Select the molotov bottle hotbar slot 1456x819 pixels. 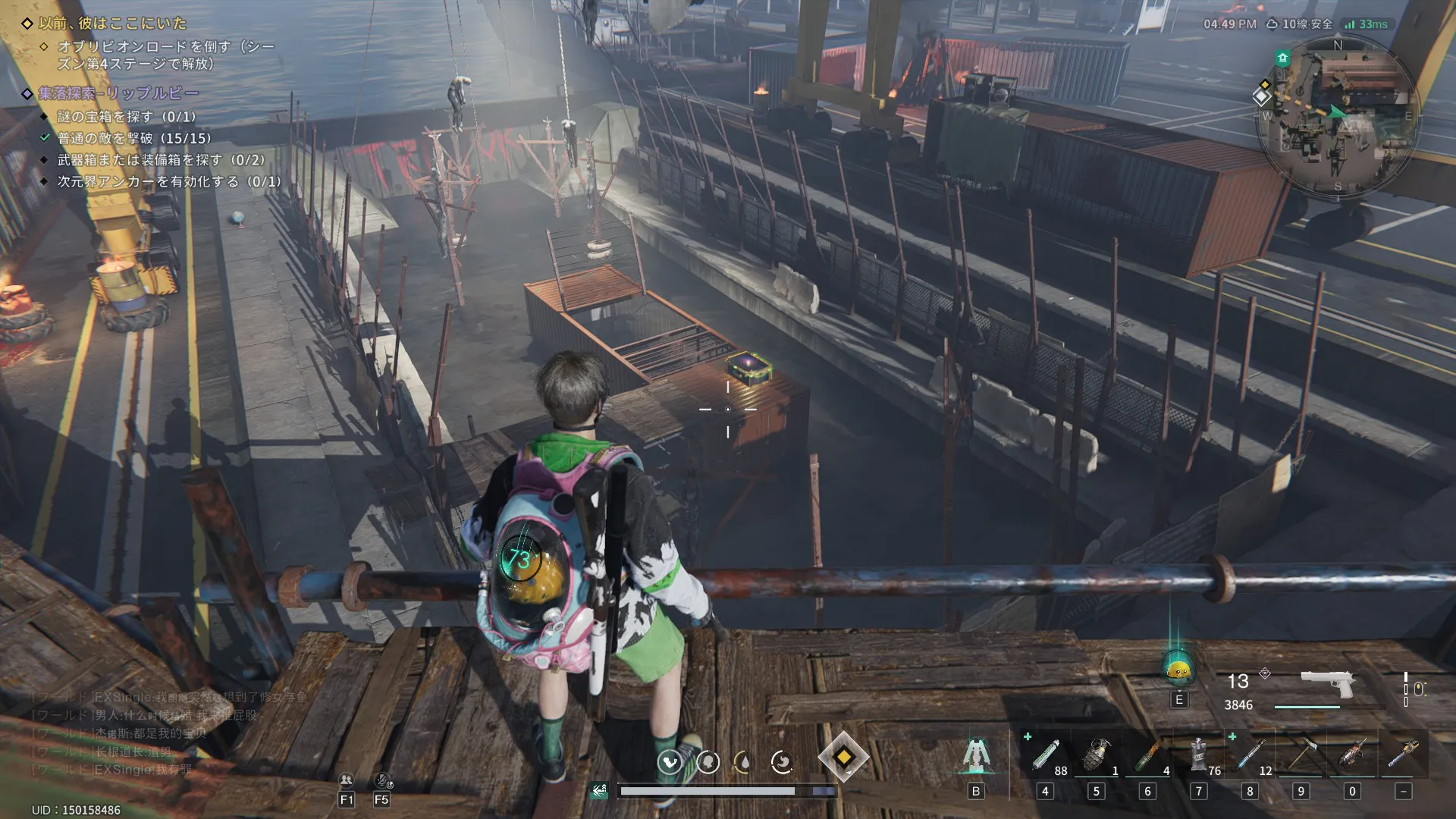pos(1147,756)
